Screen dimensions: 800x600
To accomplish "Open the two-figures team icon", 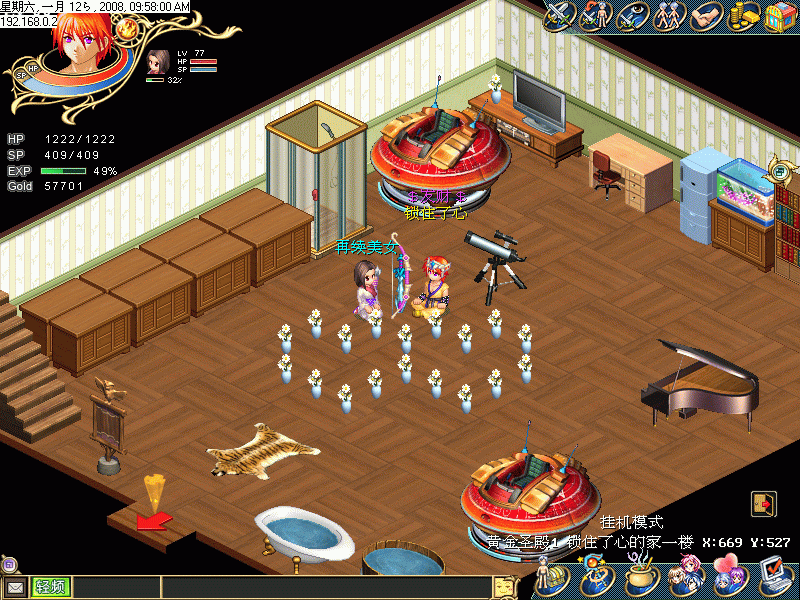I will 667,15.
